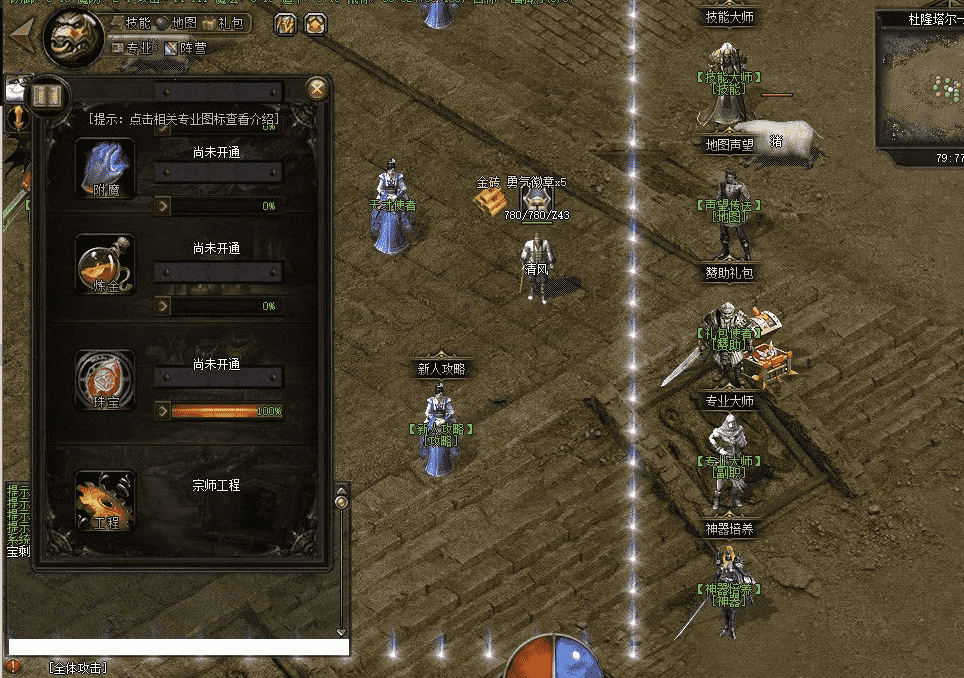Click the book icon on the panel header

(46, 95)
